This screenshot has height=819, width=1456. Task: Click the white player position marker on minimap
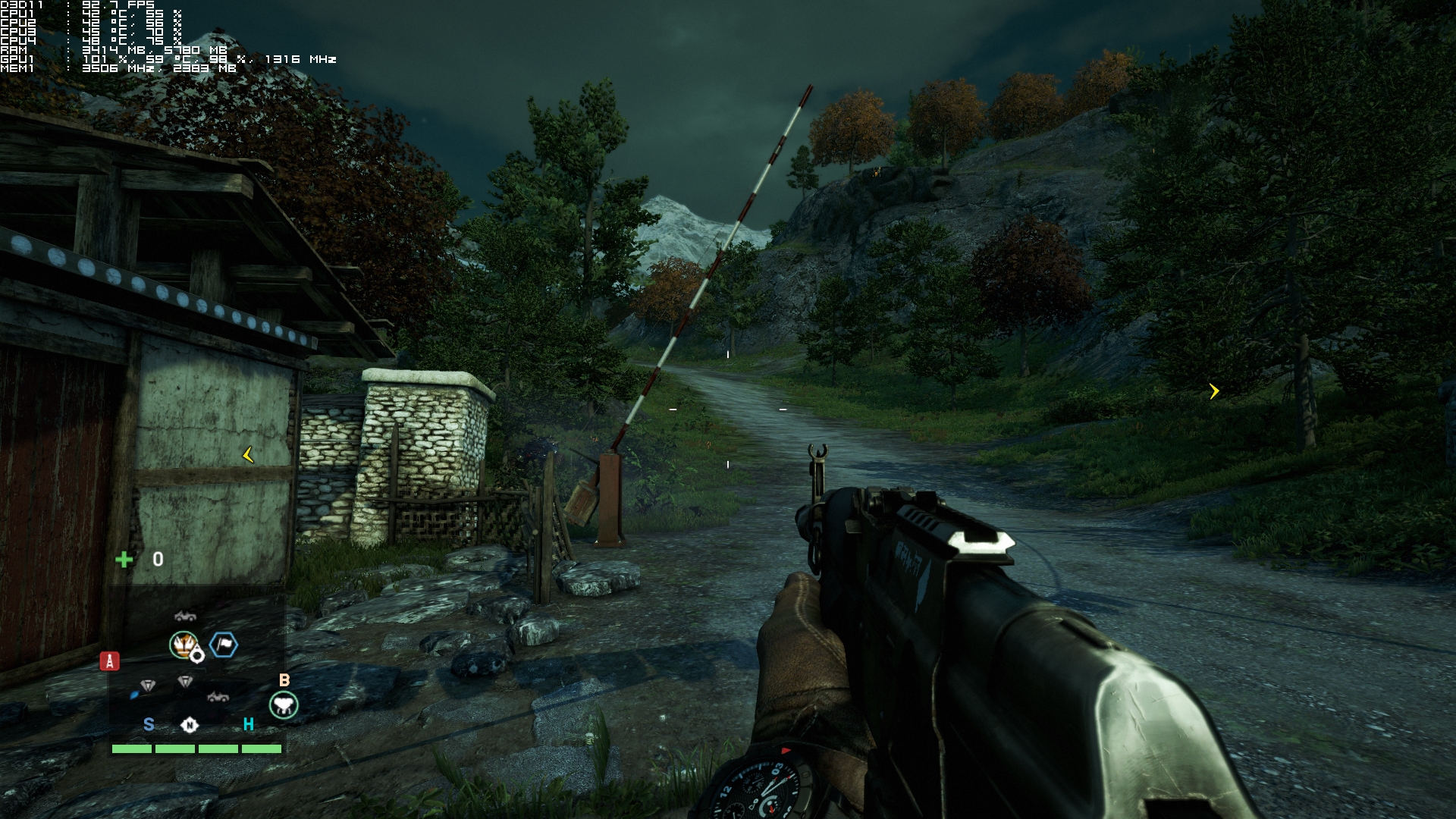pyautogui.click(x=197, y=655)
